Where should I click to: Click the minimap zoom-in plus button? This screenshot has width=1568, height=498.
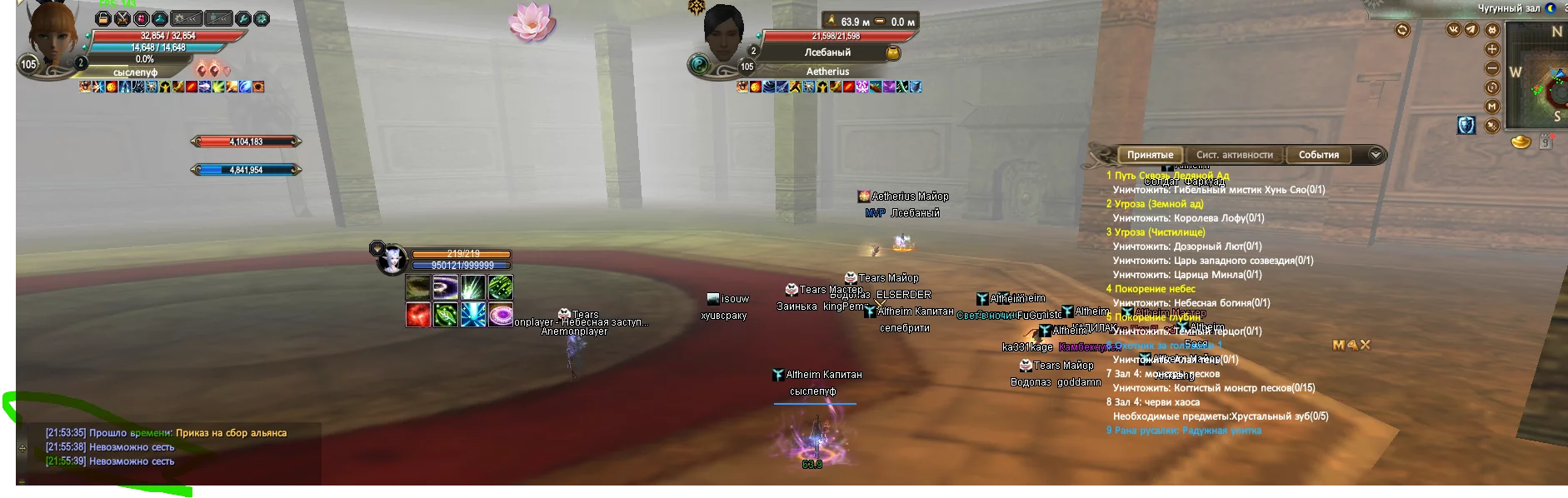(x=1492, y=49)
